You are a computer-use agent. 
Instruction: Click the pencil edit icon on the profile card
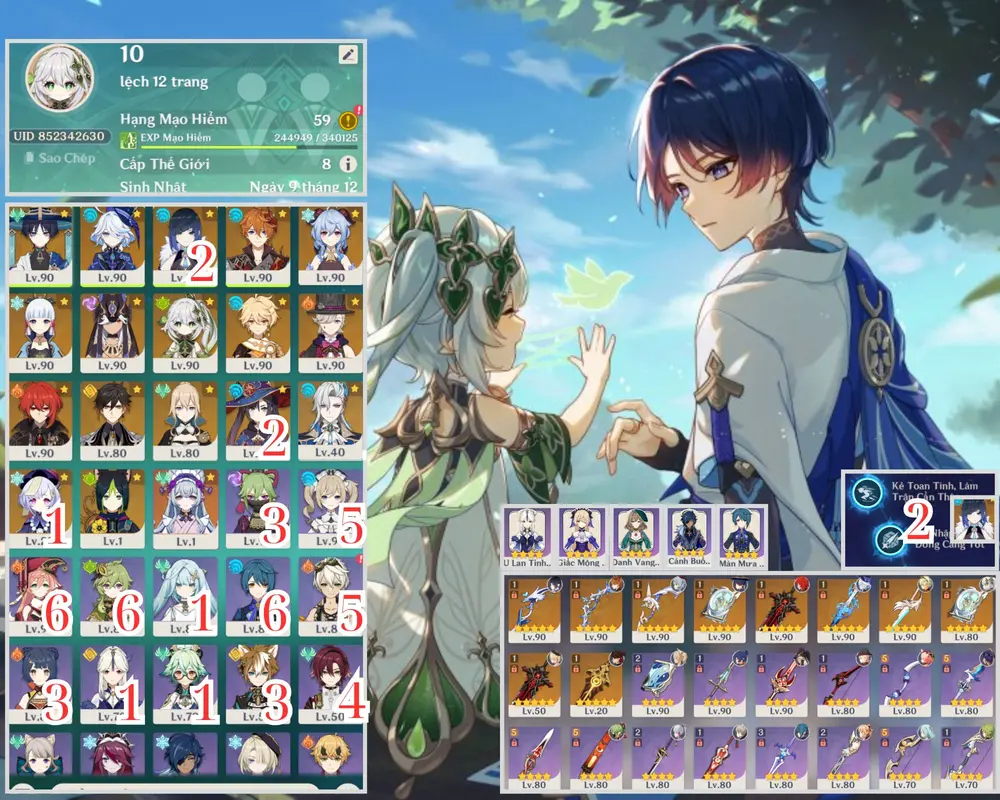coord(347,56)
